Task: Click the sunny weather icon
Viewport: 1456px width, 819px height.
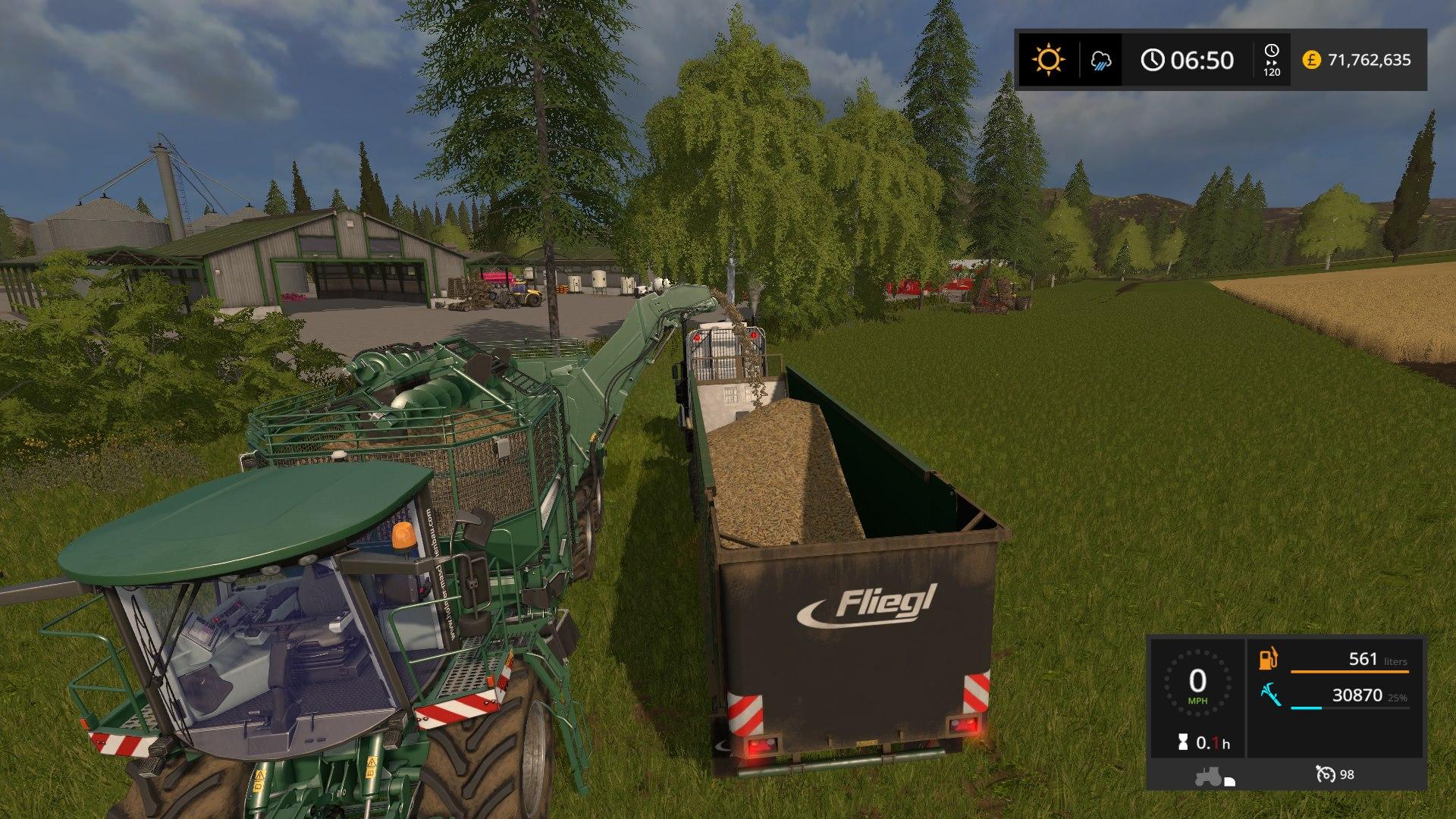Action: click(1048, 60)
